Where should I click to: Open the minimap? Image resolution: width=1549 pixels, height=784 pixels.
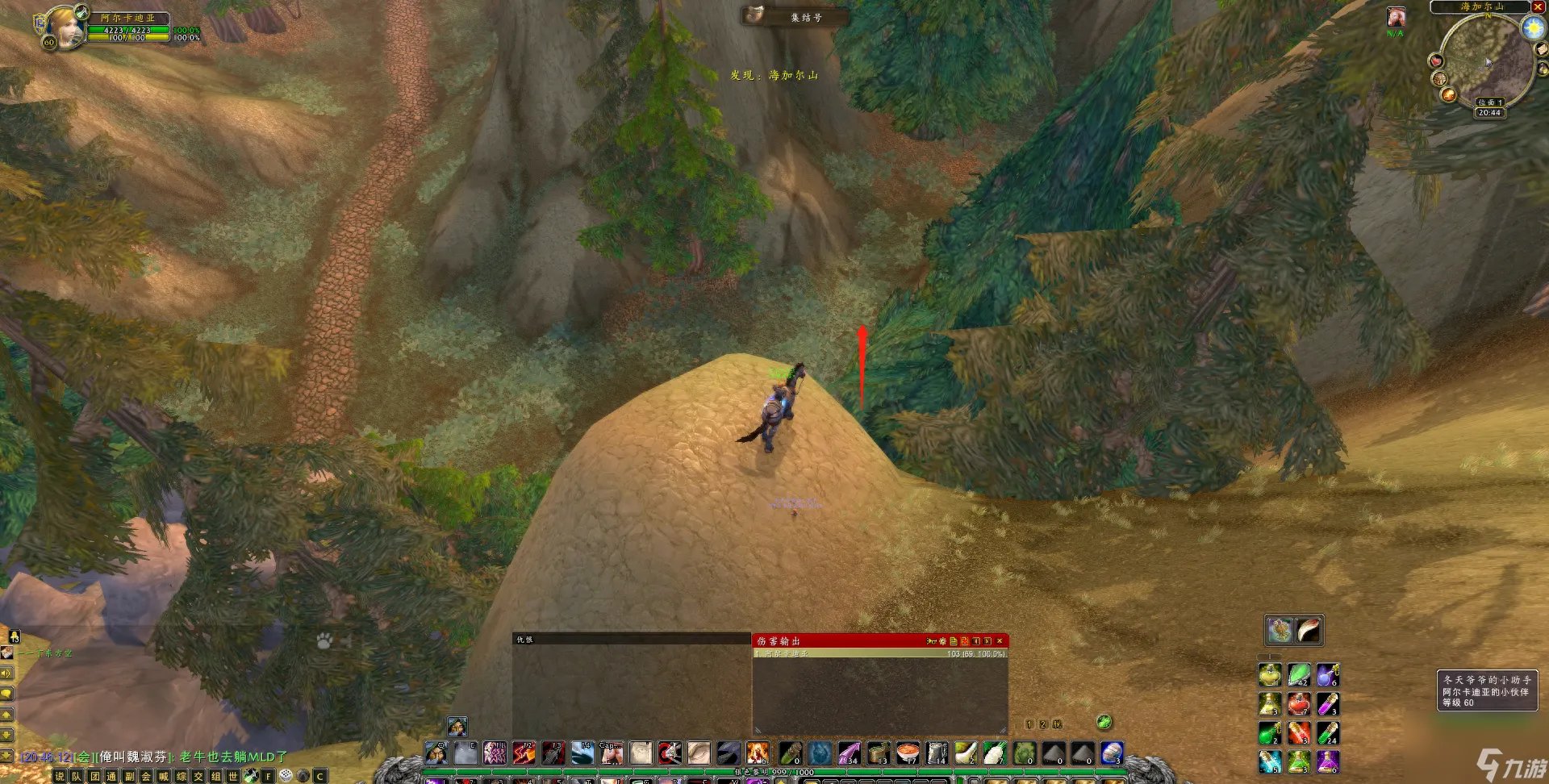pyautogui.click(x=1486, y=60)
